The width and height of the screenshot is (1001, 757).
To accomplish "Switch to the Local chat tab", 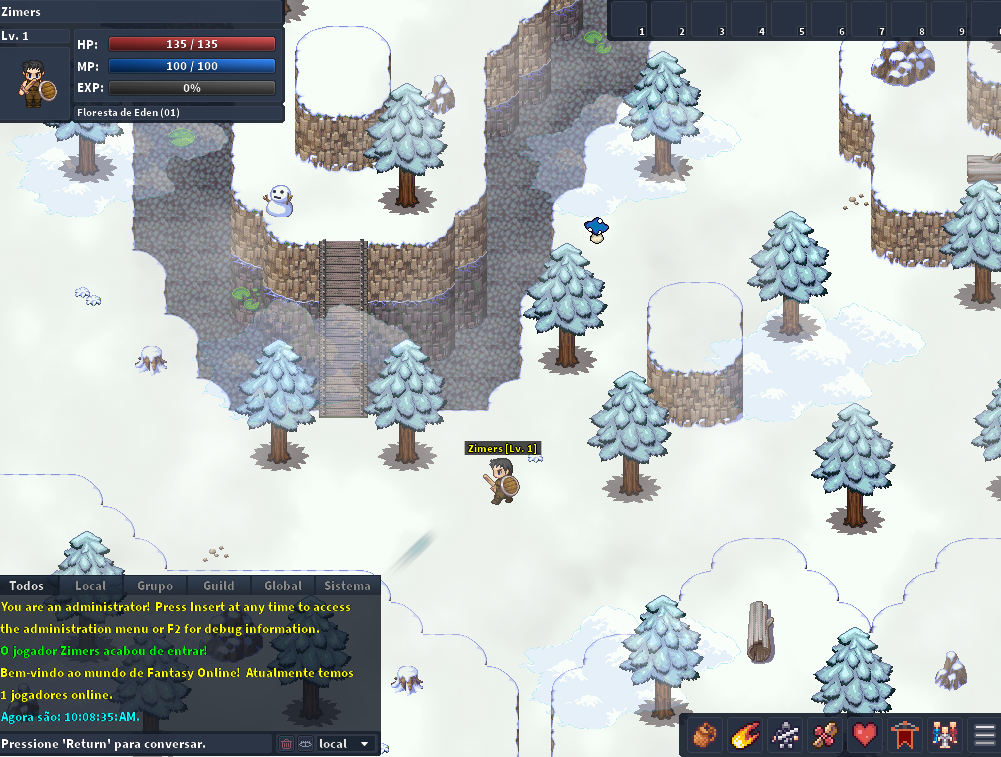I will click(x=91, y=586).
